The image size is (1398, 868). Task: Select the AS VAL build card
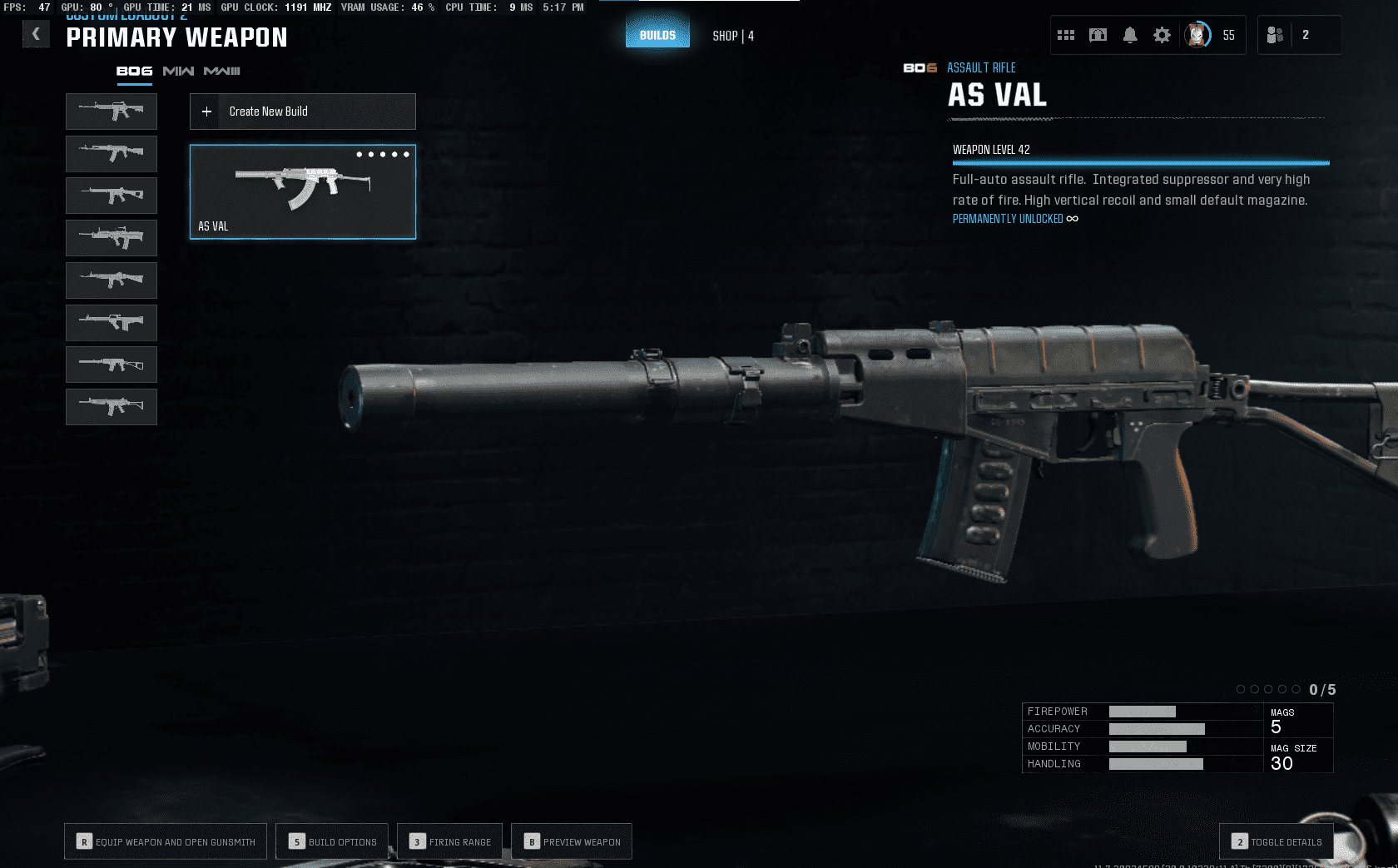click(303, 192)
